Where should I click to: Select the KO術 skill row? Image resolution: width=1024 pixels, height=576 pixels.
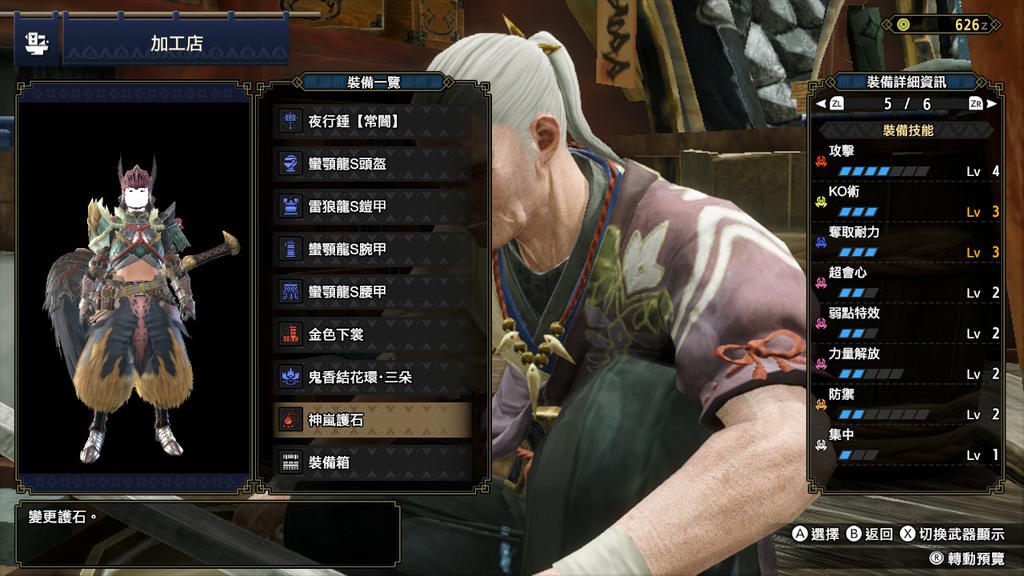click(x=907, y=202)
